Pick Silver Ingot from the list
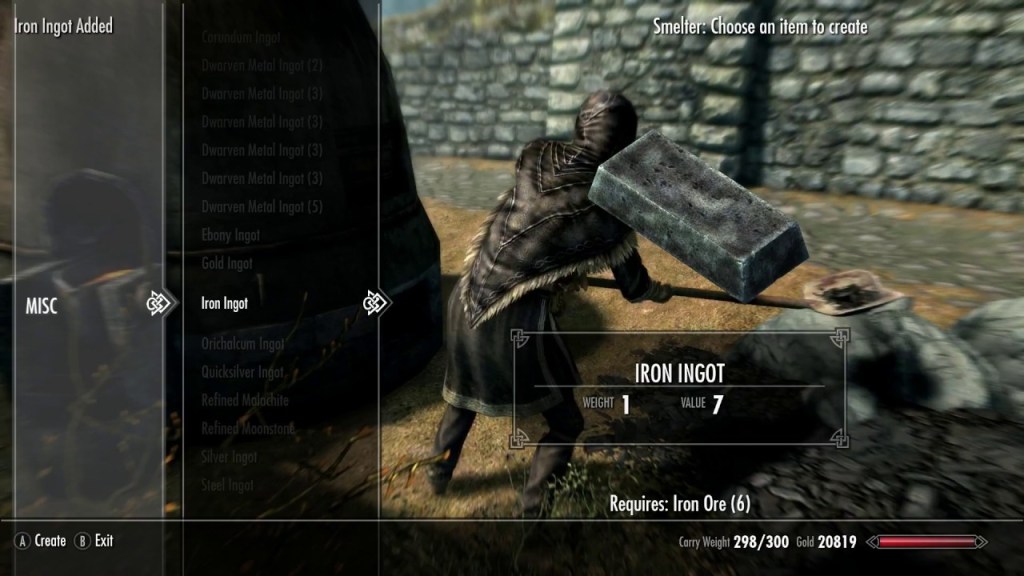Image resolution: width=1024 pixels, height=576 pixels. pos(228,457)
